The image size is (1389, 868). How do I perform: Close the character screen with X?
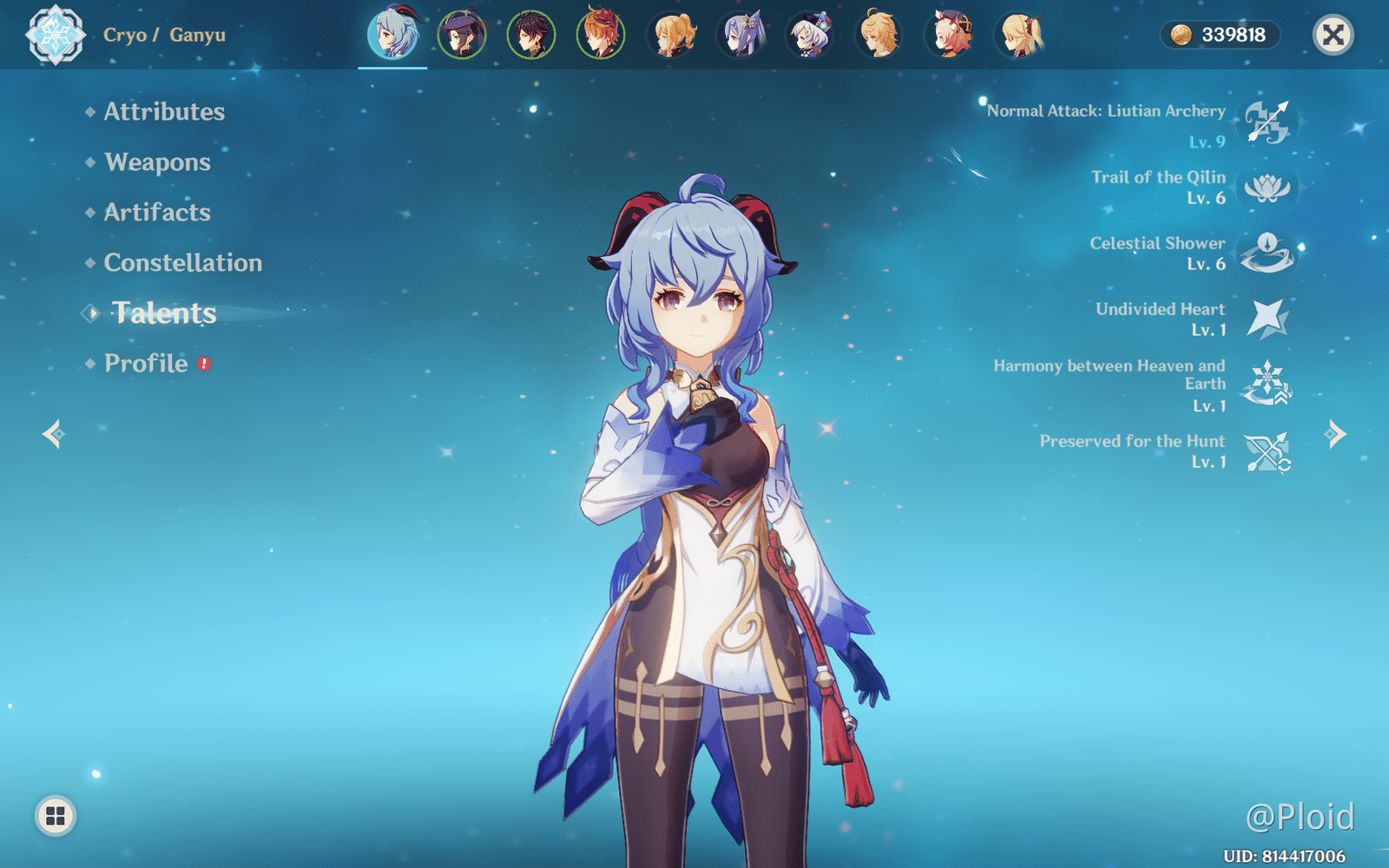point(1333,35)
